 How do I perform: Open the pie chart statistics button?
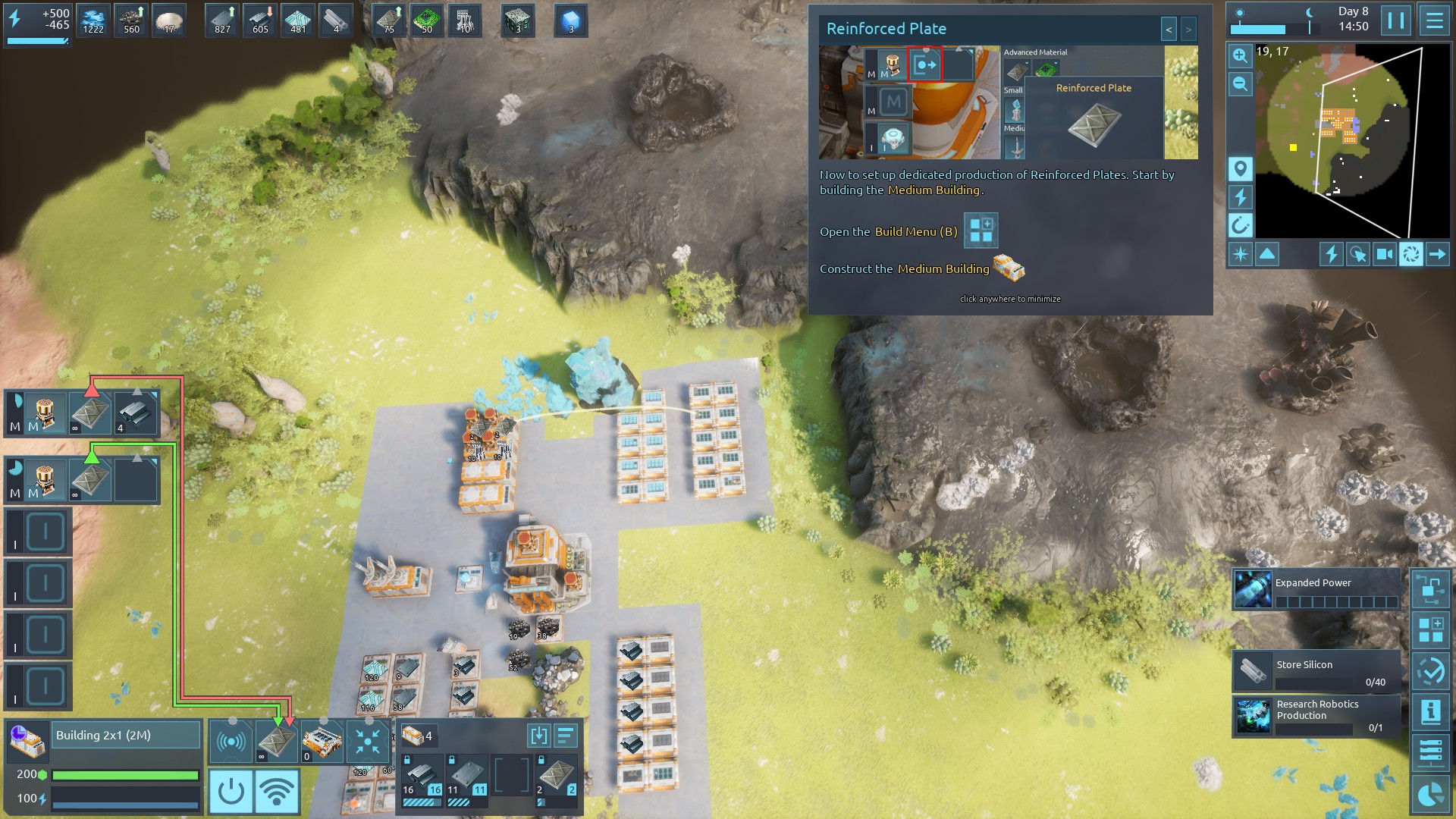pyautogui.click(x=1430, y=794)
